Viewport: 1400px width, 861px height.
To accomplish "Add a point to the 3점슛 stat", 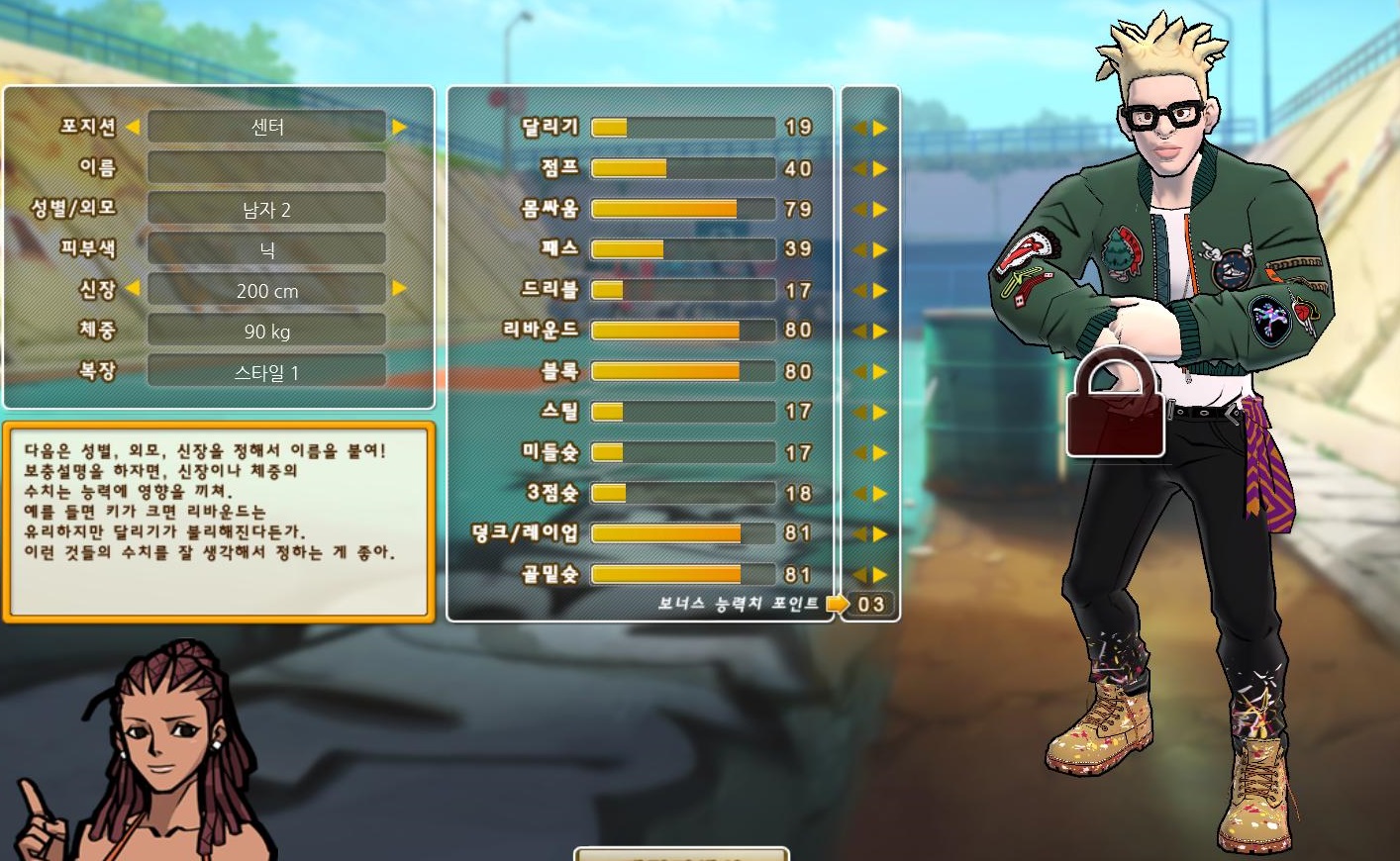I will click(x=880, y=494).
